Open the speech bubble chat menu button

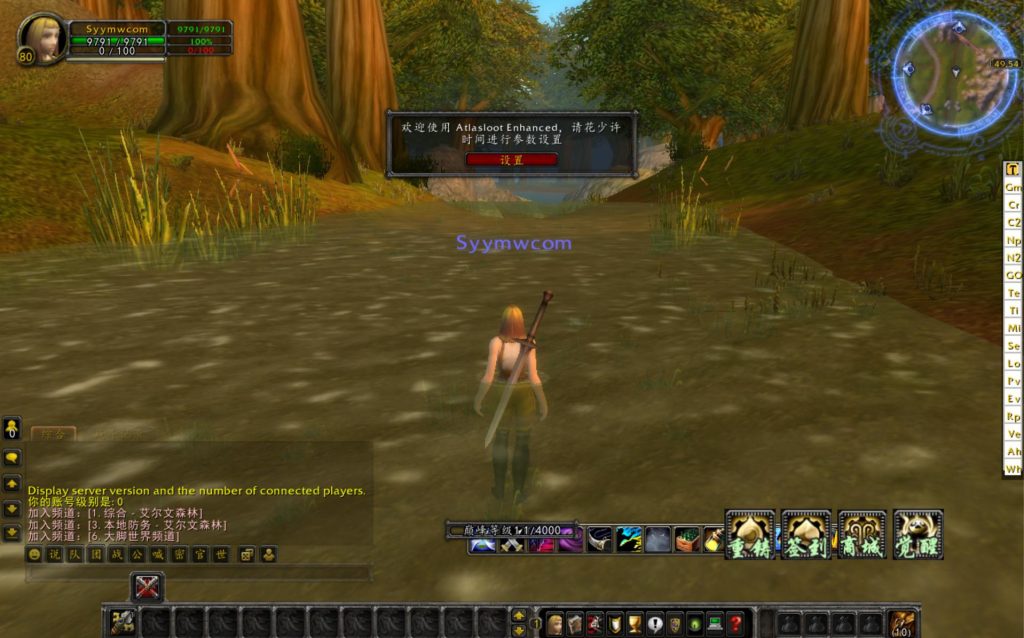coord(12,458)
